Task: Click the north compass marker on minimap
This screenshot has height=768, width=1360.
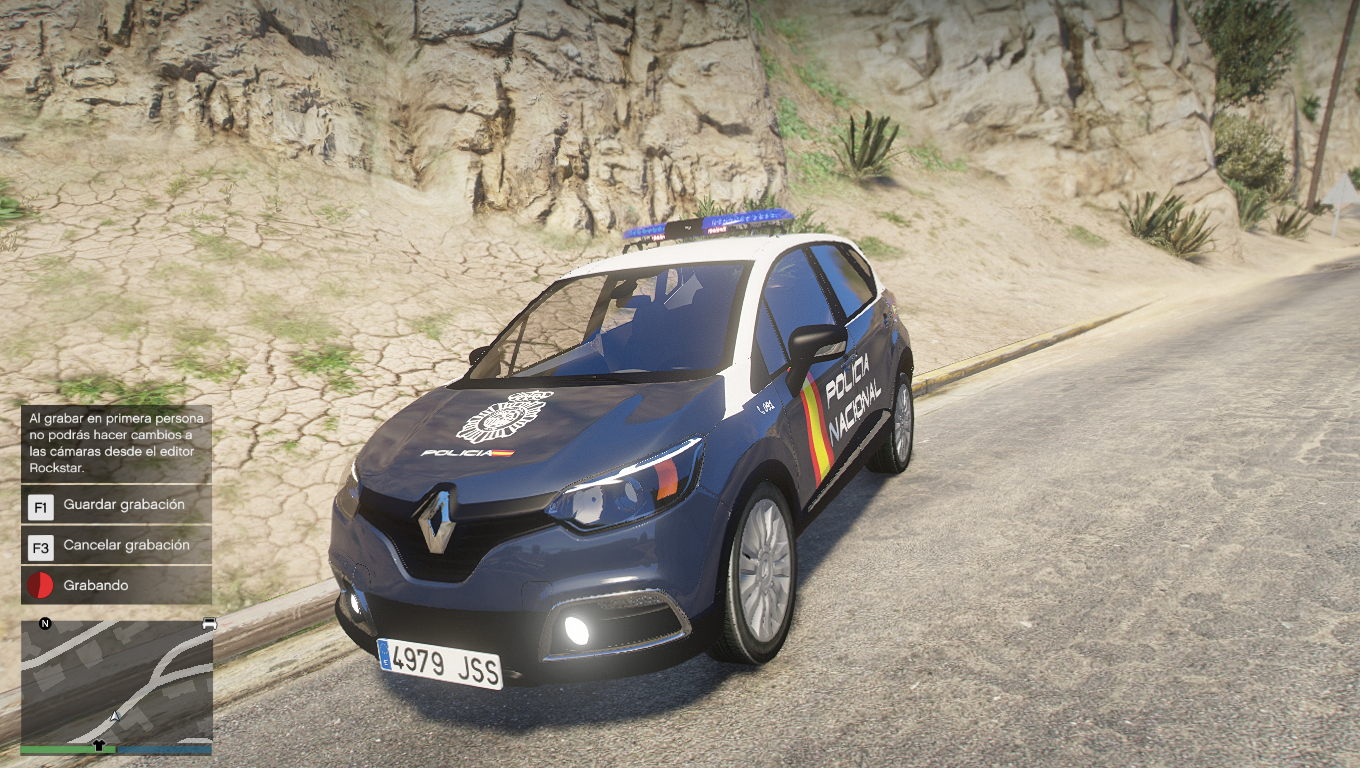Action: 45,624
